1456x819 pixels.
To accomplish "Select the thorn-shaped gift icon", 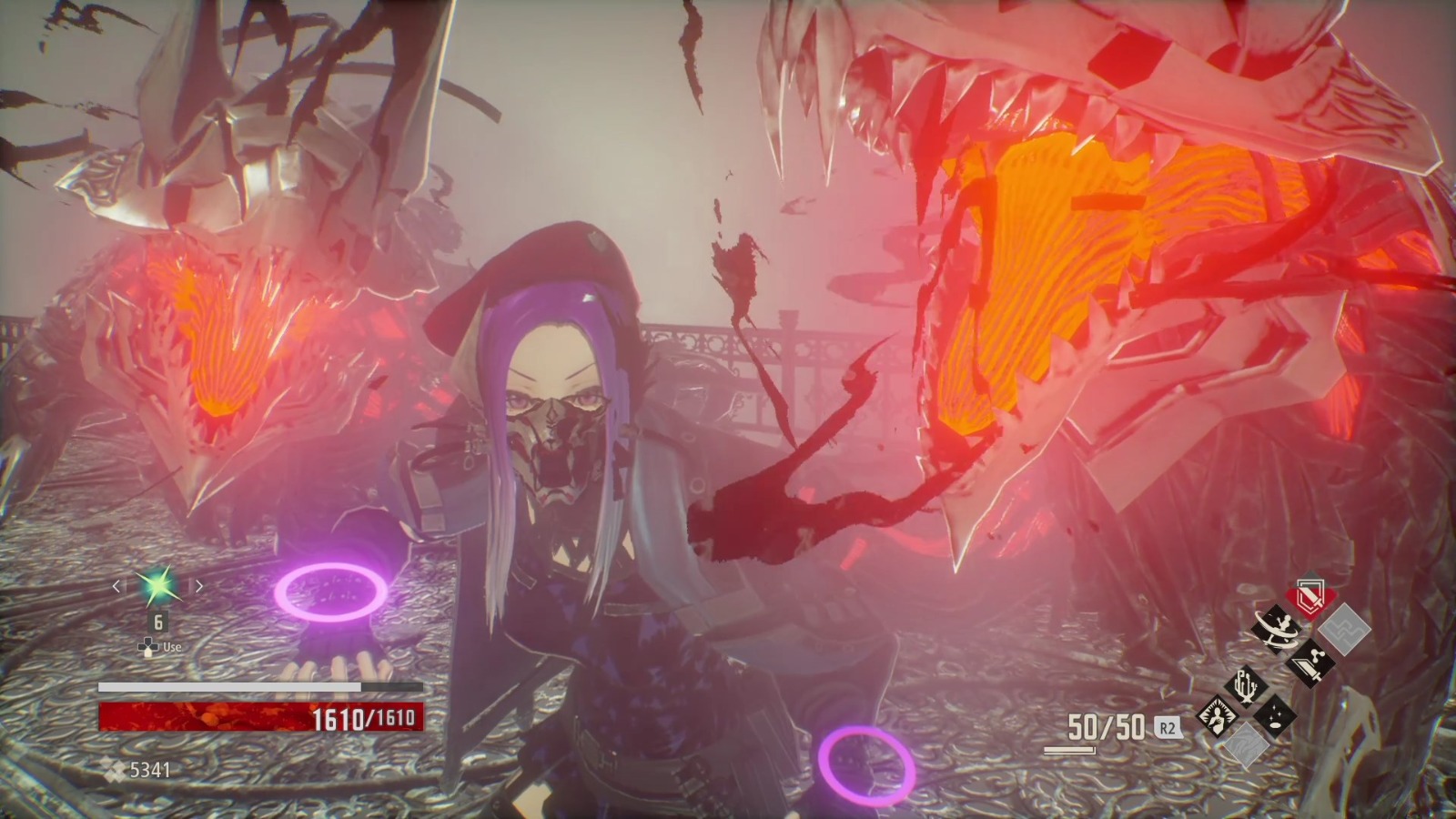I will 1247,685.
